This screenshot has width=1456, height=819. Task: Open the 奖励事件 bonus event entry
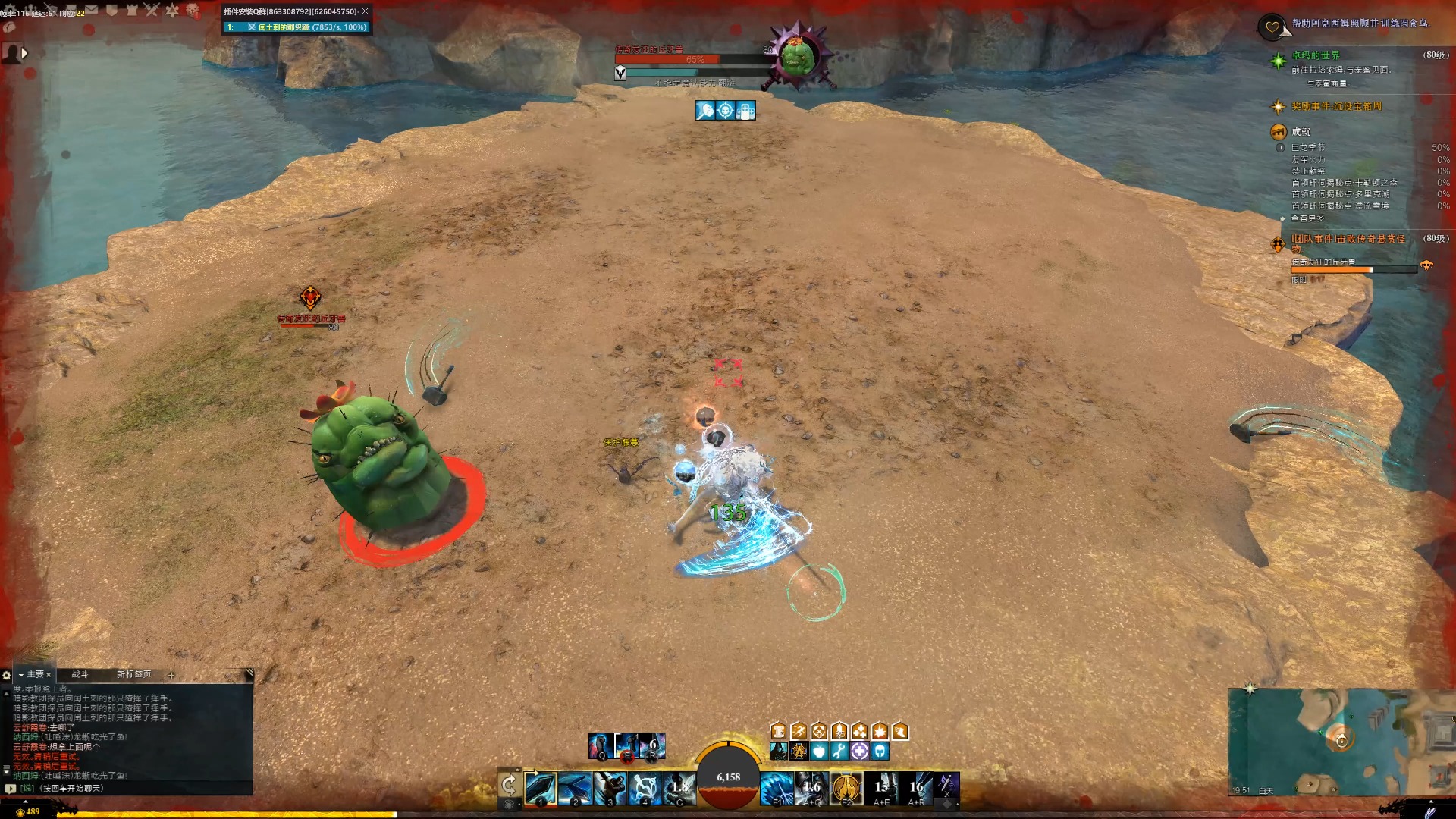(1336, 107)
